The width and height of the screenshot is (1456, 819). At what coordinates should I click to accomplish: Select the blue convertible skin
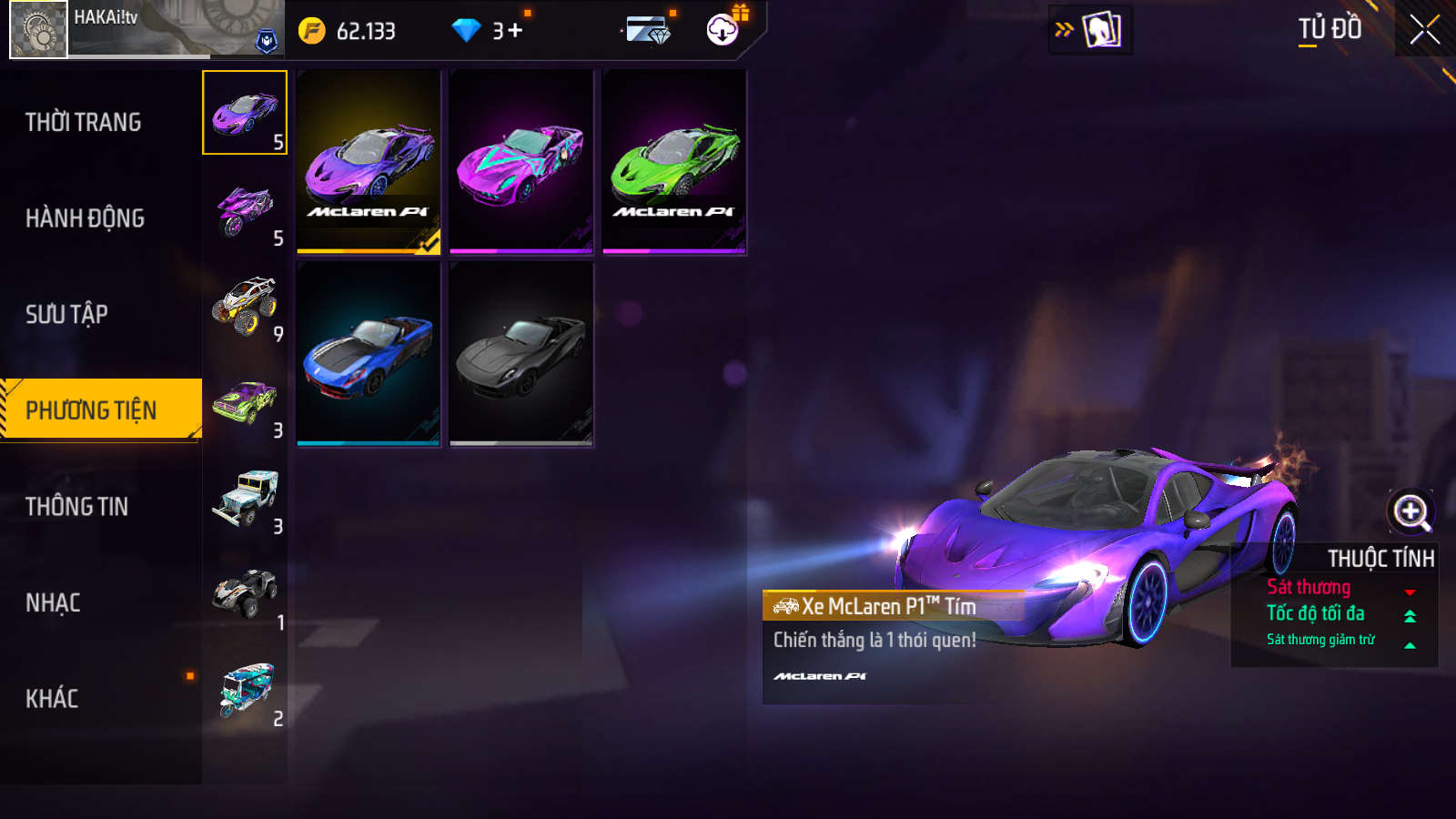tap(369, 354)
